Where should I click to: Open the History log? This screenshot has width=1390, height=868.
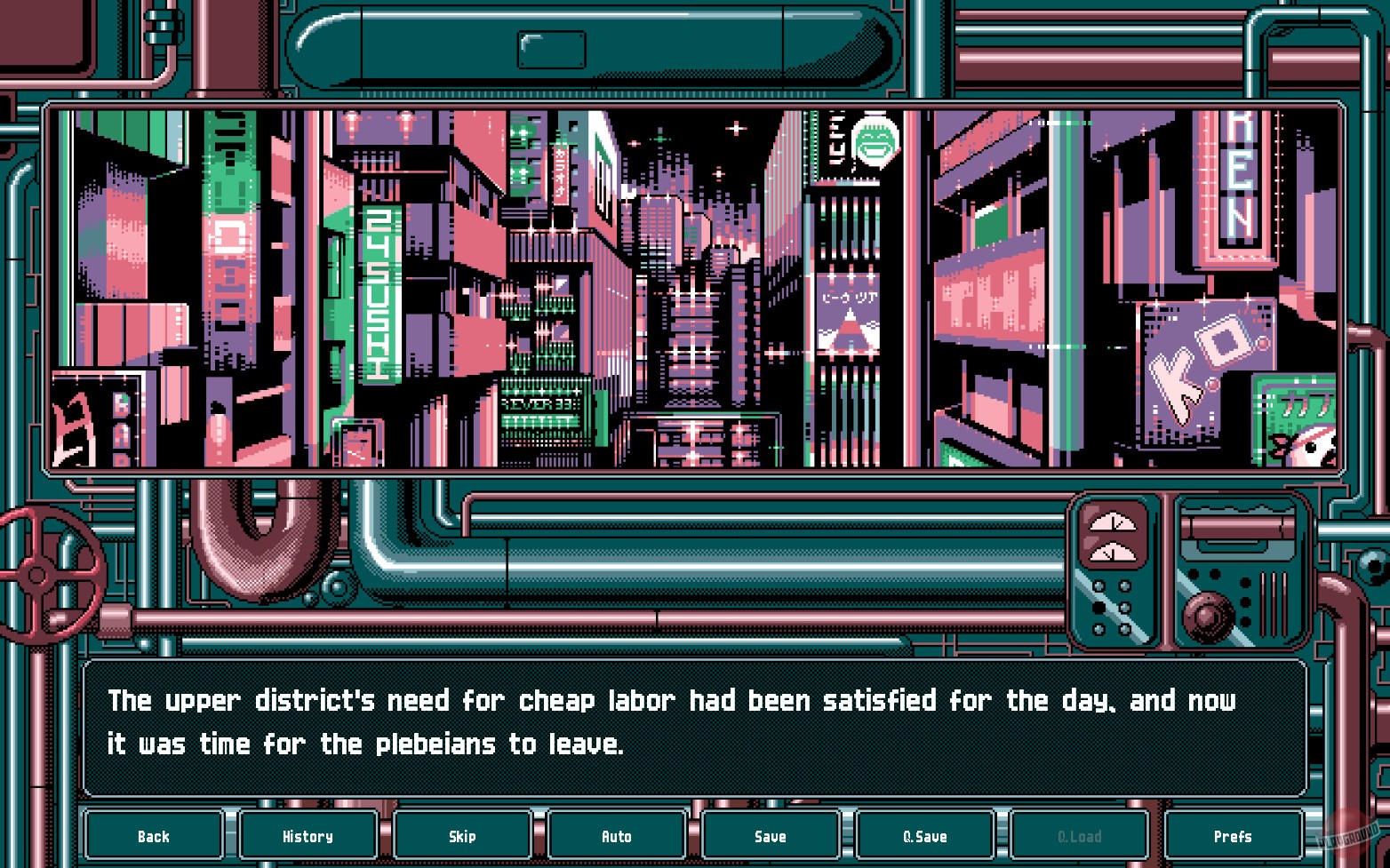pos(308,836)
